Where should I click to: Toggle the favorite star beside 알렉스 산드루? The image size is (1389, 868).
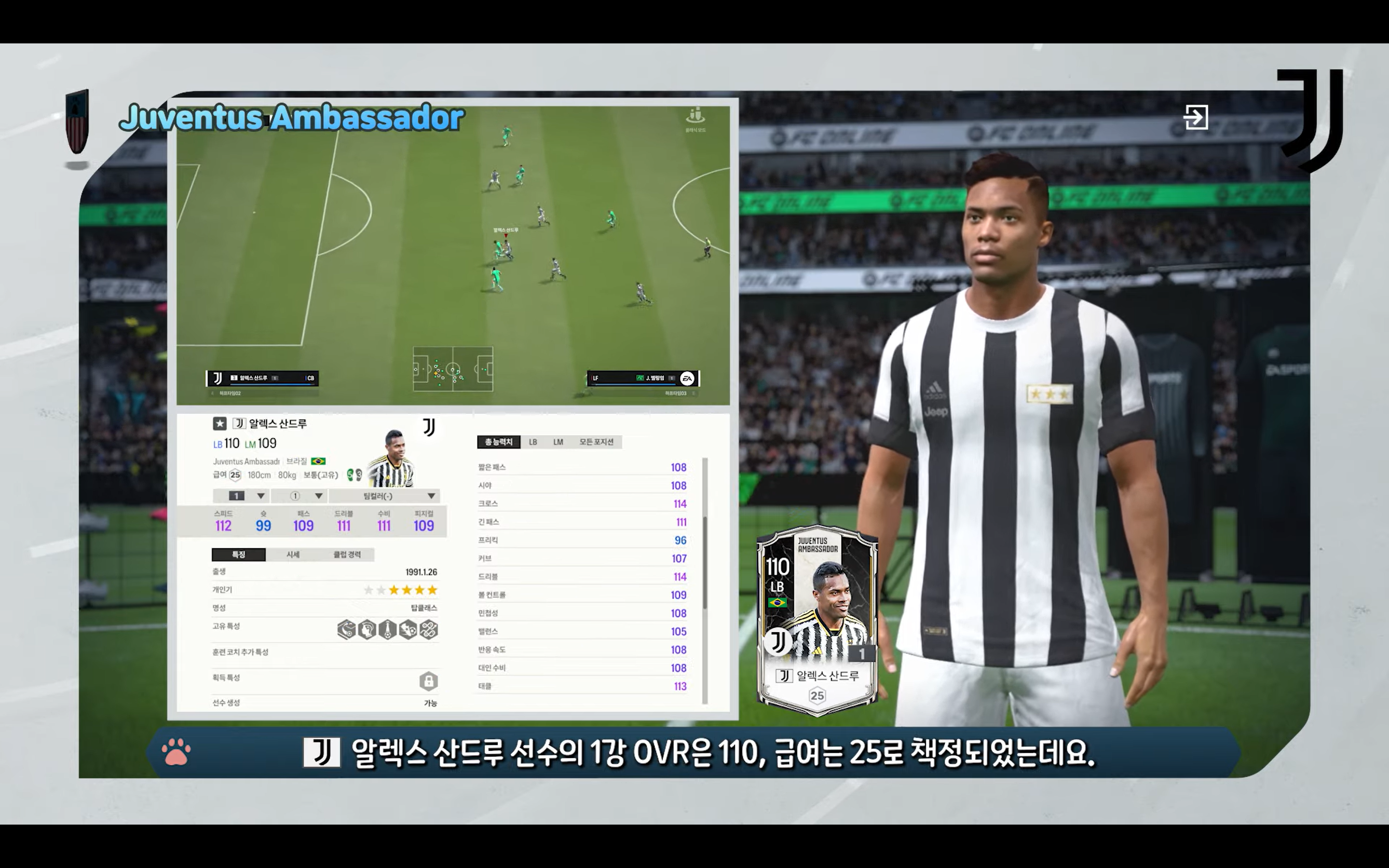[219, 424]
